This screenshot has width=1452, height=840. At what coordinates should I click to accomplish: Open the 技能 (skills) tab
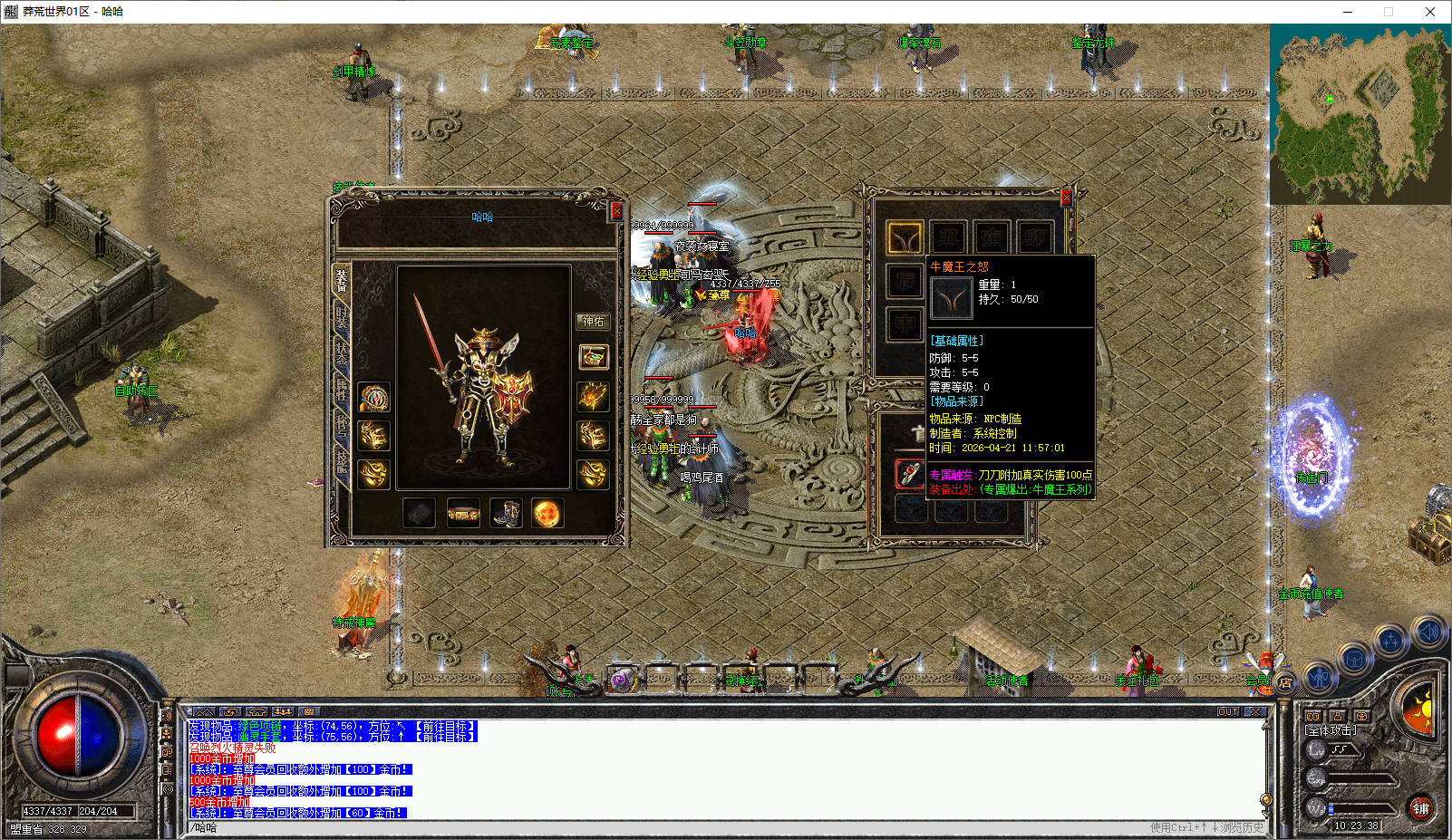click(x=342, y=460)
